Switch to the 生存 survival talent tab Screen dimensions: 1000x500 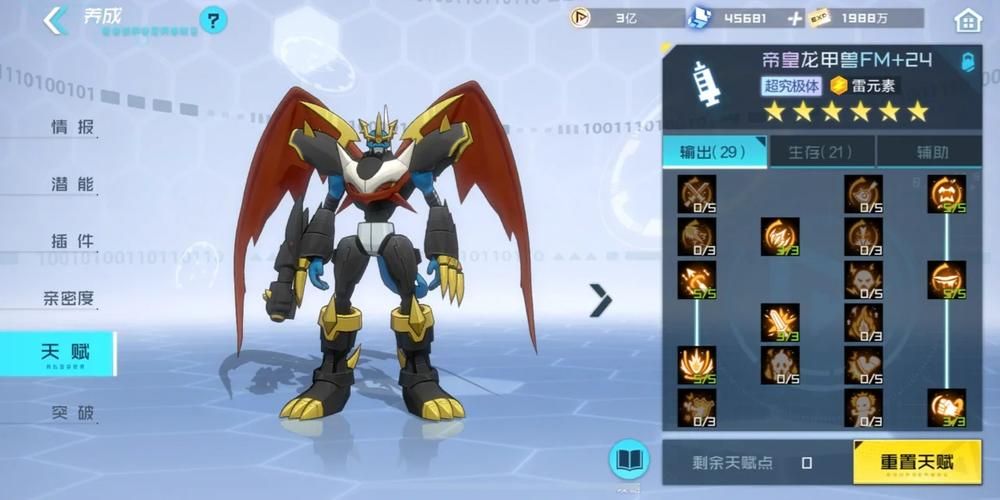click(821, 152)
